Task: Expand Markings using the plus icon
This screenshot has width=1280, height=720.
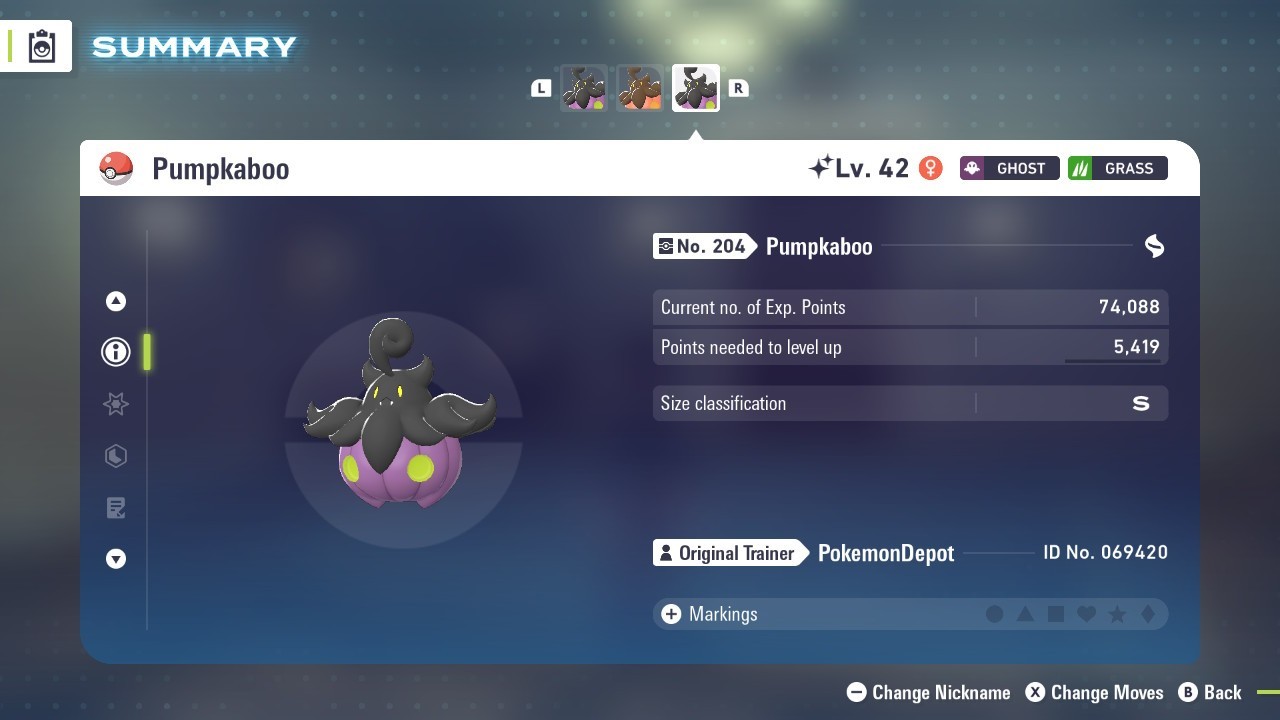Action: tap(670, 614)
